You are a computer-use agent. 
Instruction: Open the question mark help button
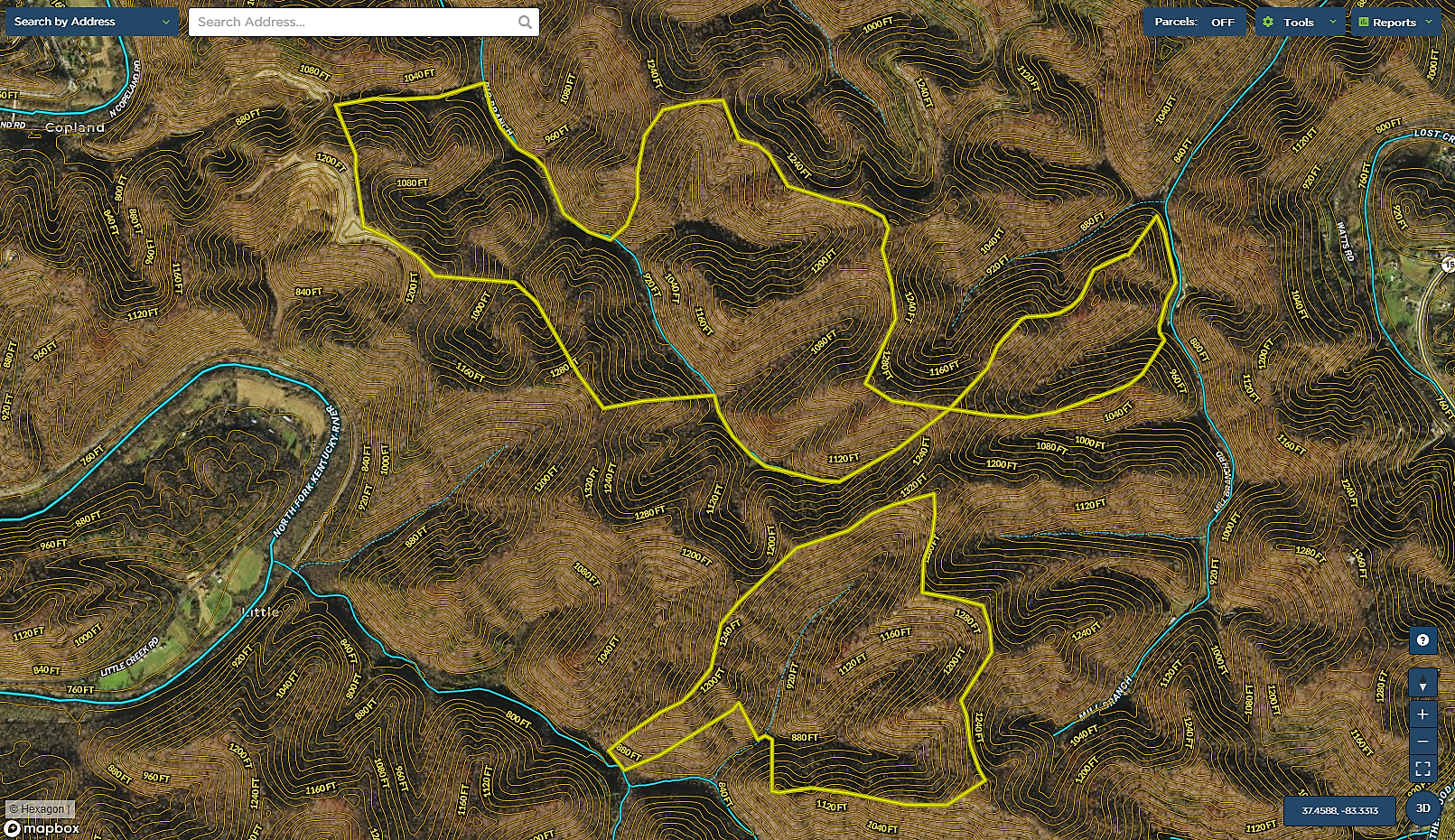point(1422,640)
